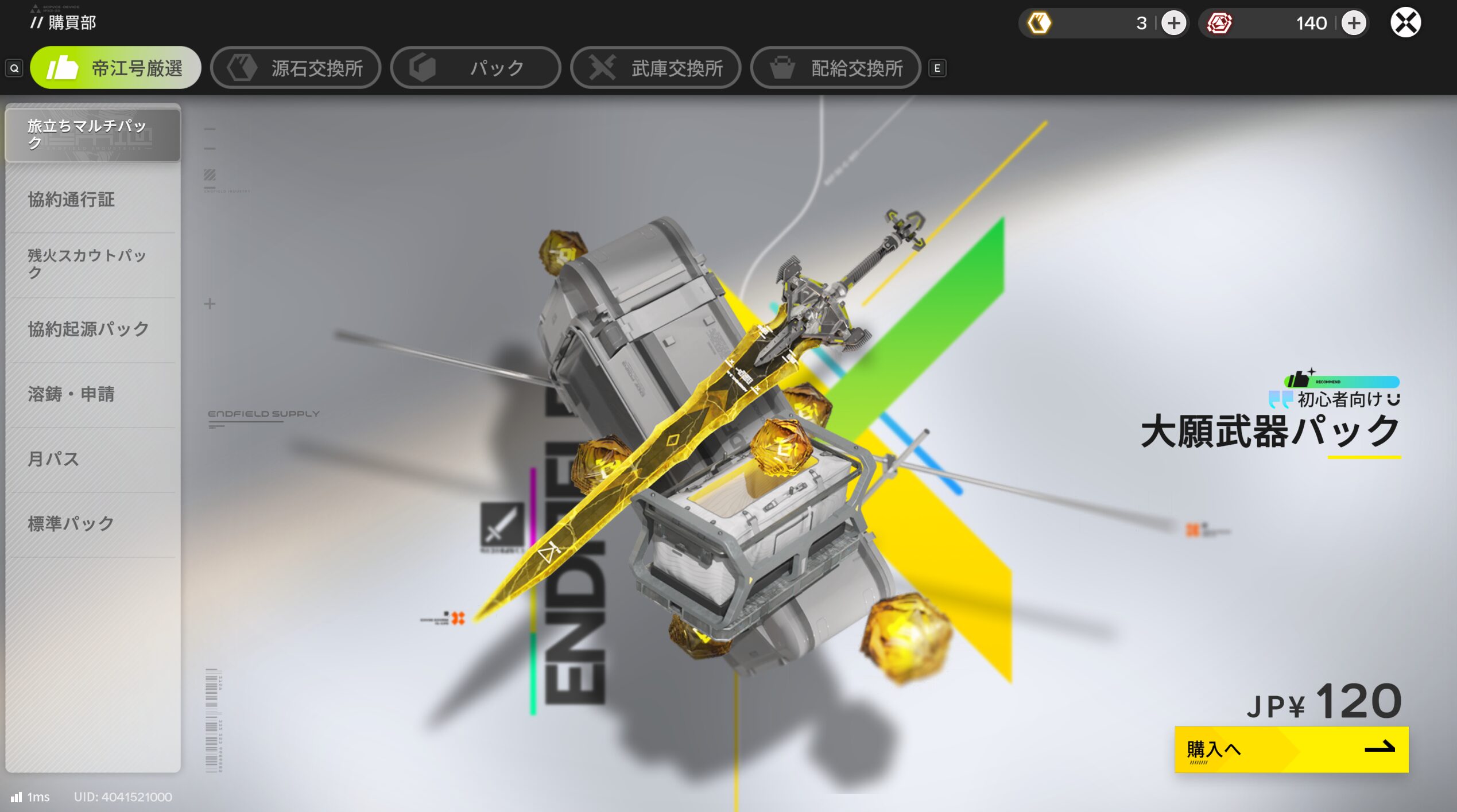Select the 月パス entry
This screenshot has height=812, width=1457.
click(x=92, y=459)
